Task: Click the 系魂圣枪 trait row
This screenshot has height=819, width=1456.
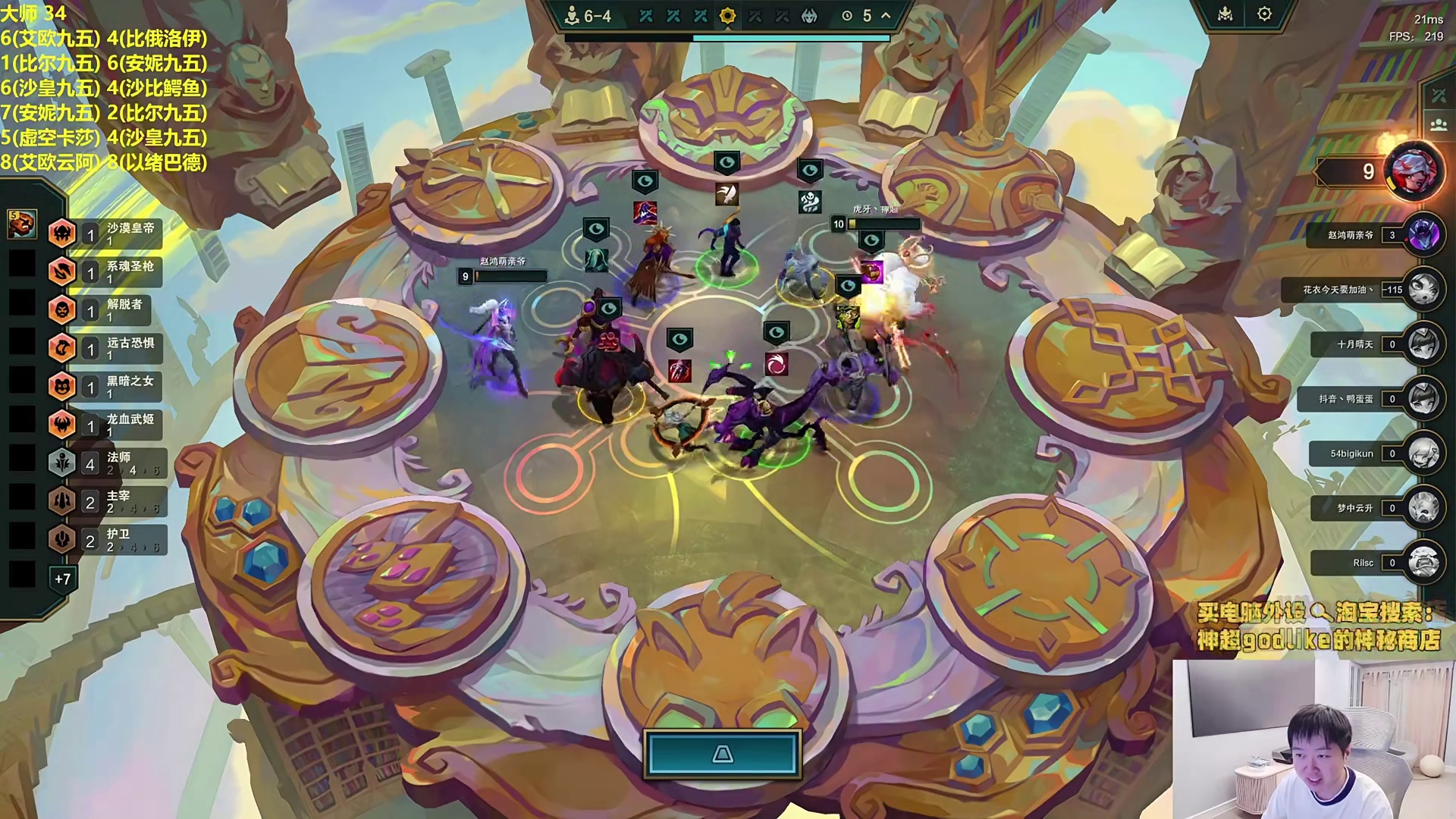Action: pos(106,272)
